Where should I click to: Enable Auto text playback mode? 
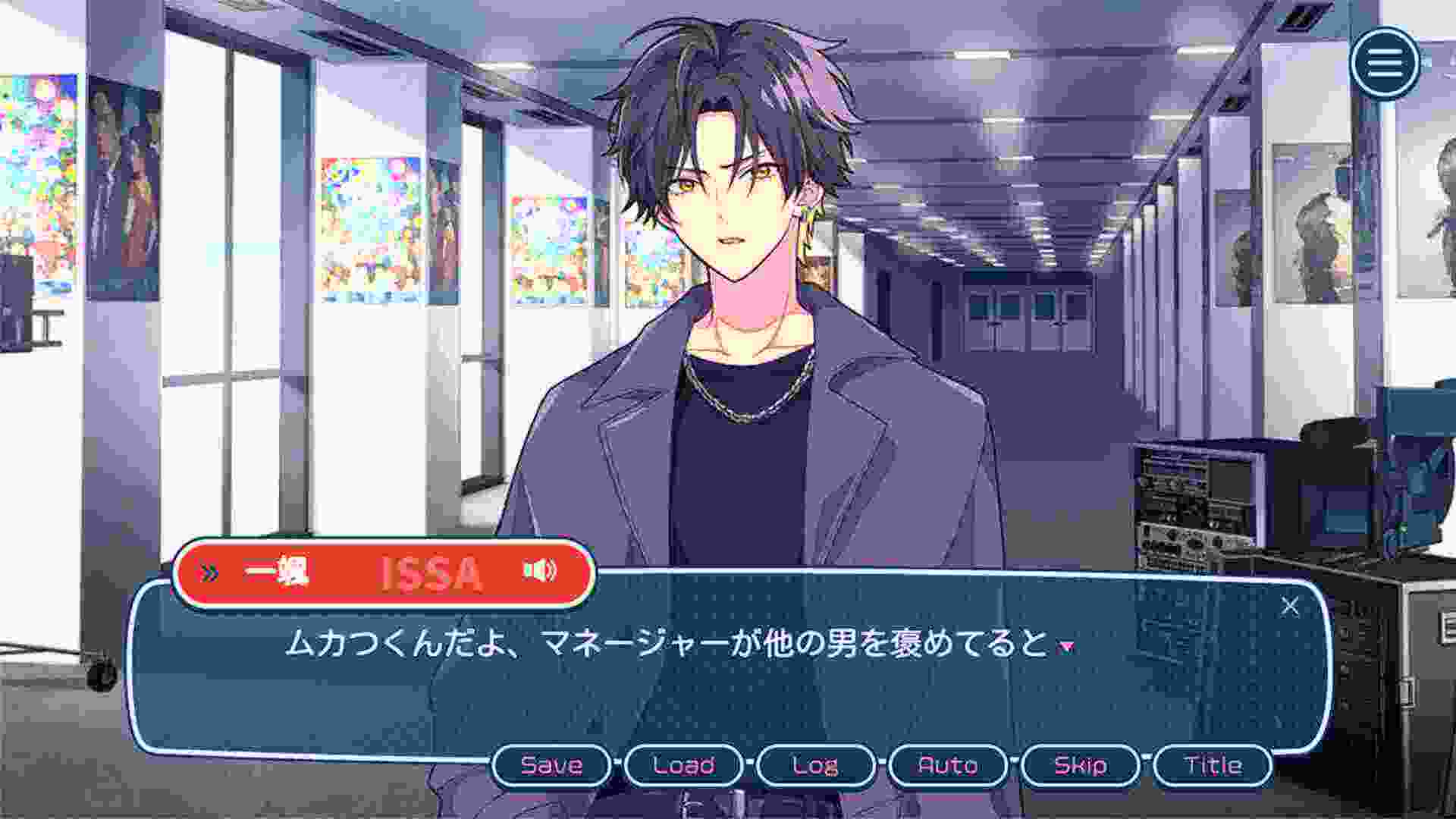[948, 766]
